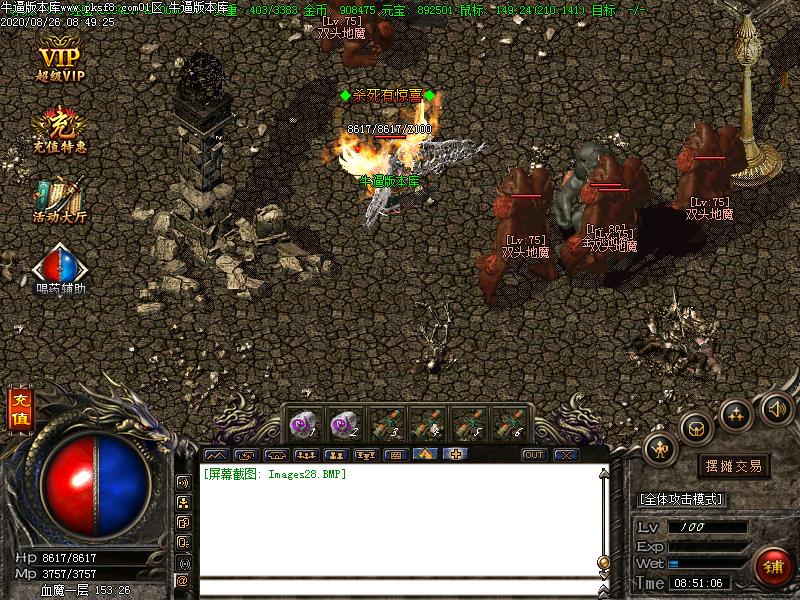Change the 全体攻击模式 attack mode

tap(682, 498)
